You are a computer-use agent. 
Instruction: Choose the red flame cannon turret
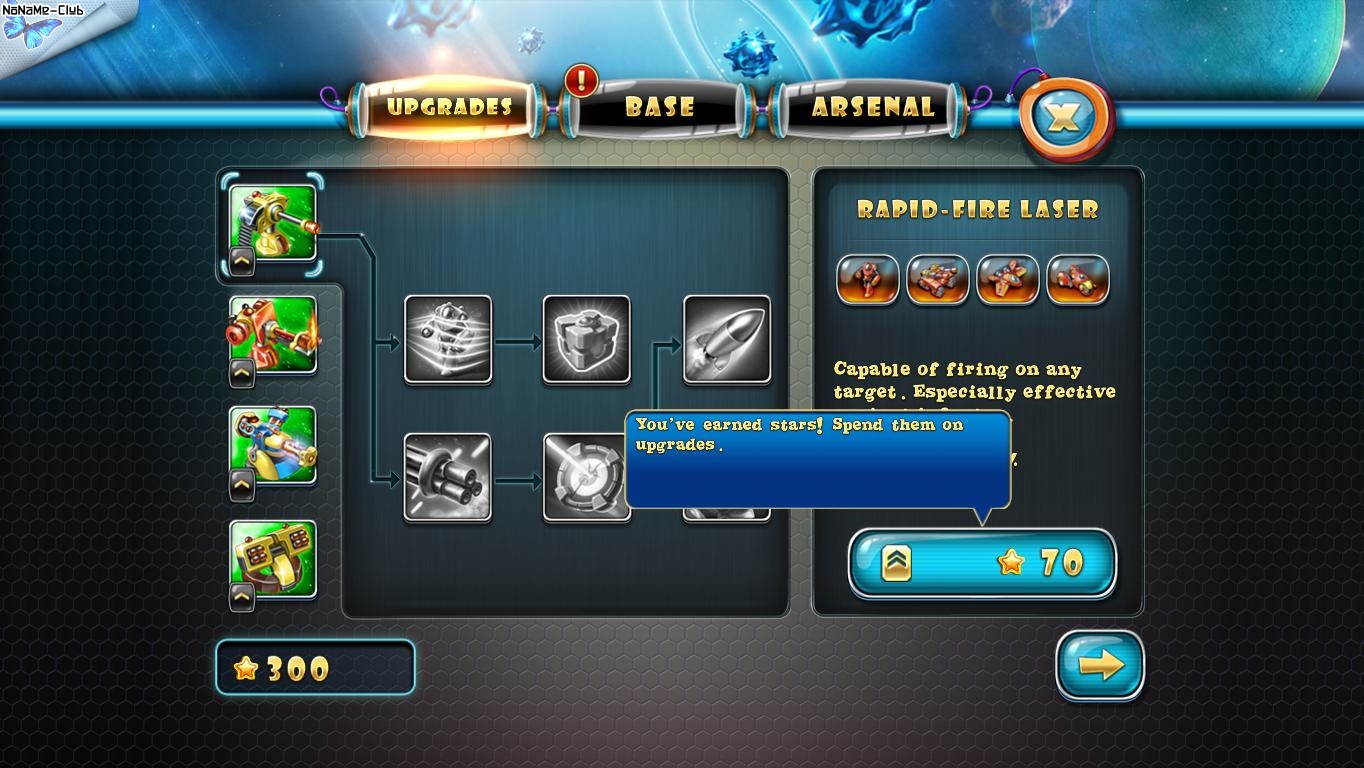click(x=272, y=336)
